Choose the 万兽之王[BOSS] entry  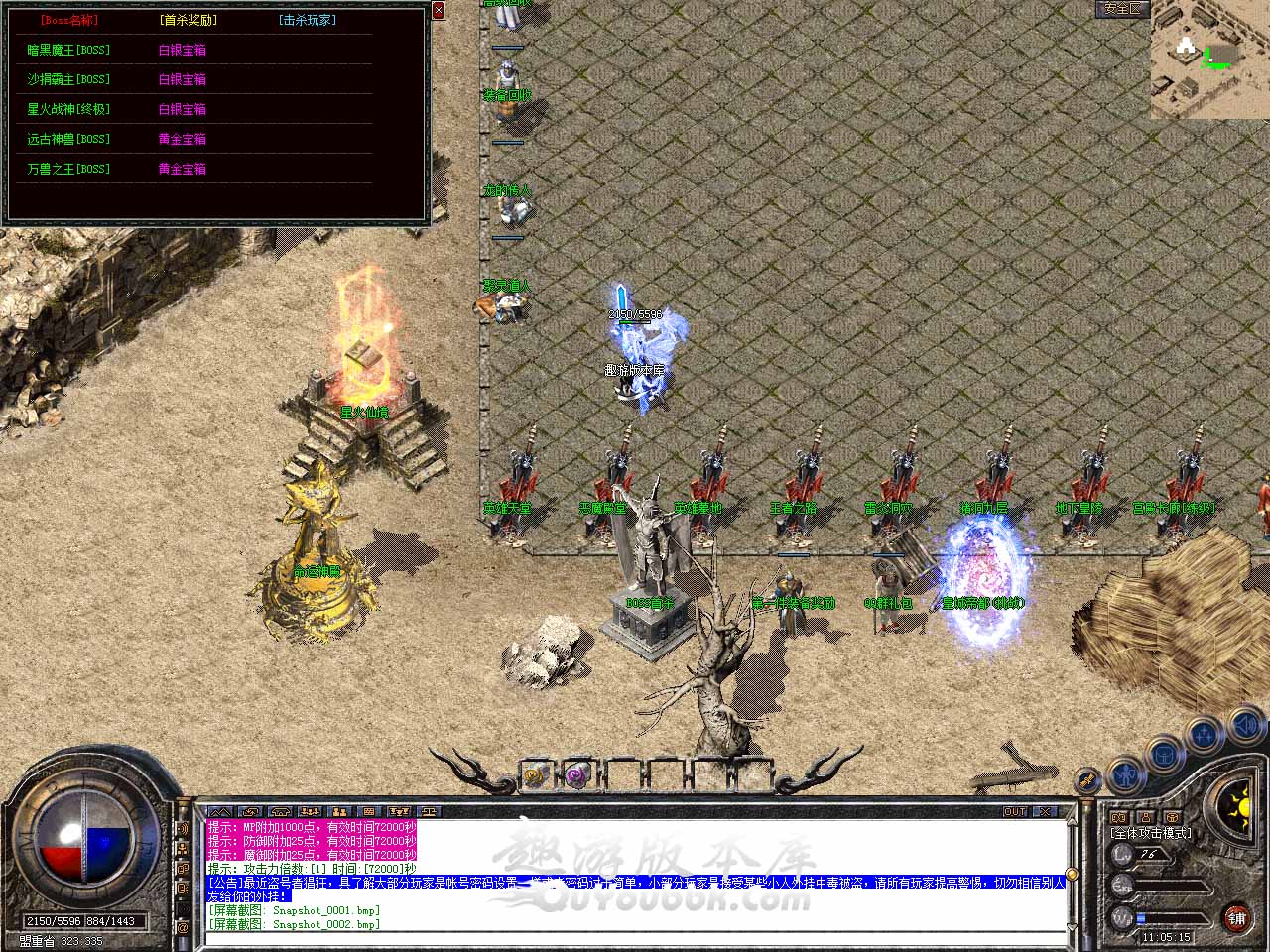[68, 169]
